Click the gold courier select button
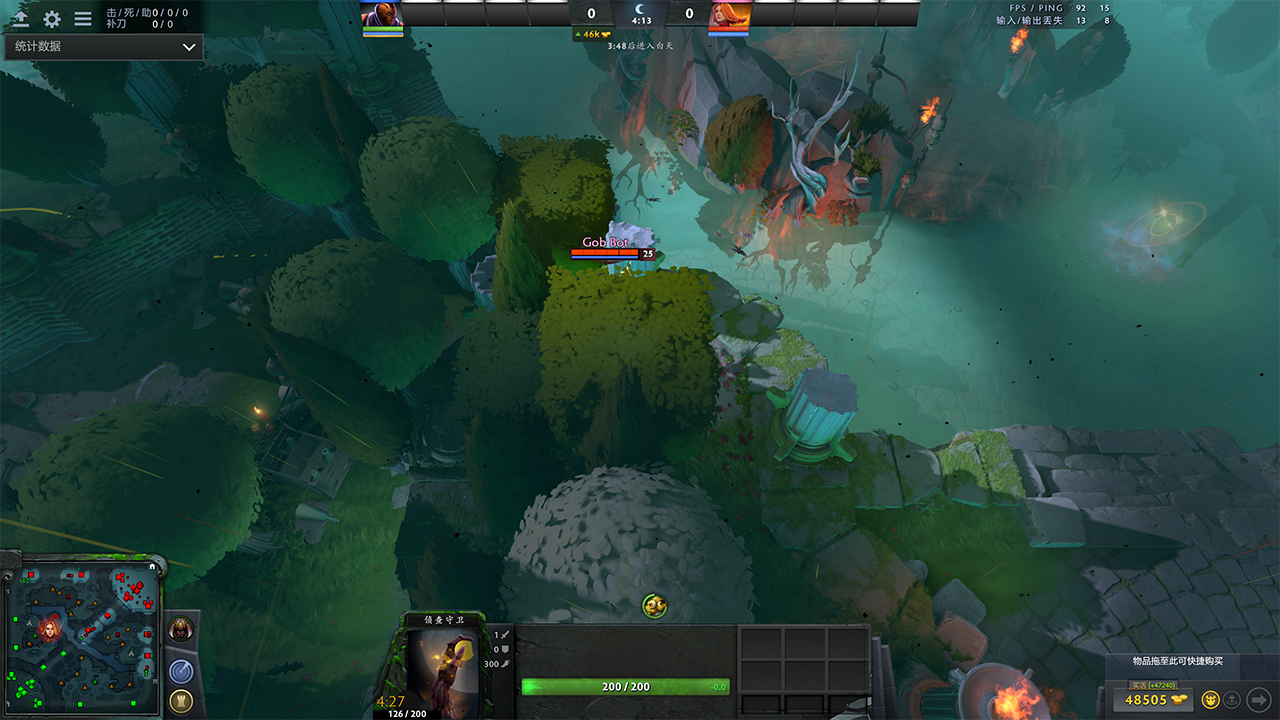1280x720 pixels. pos(1210,700)
